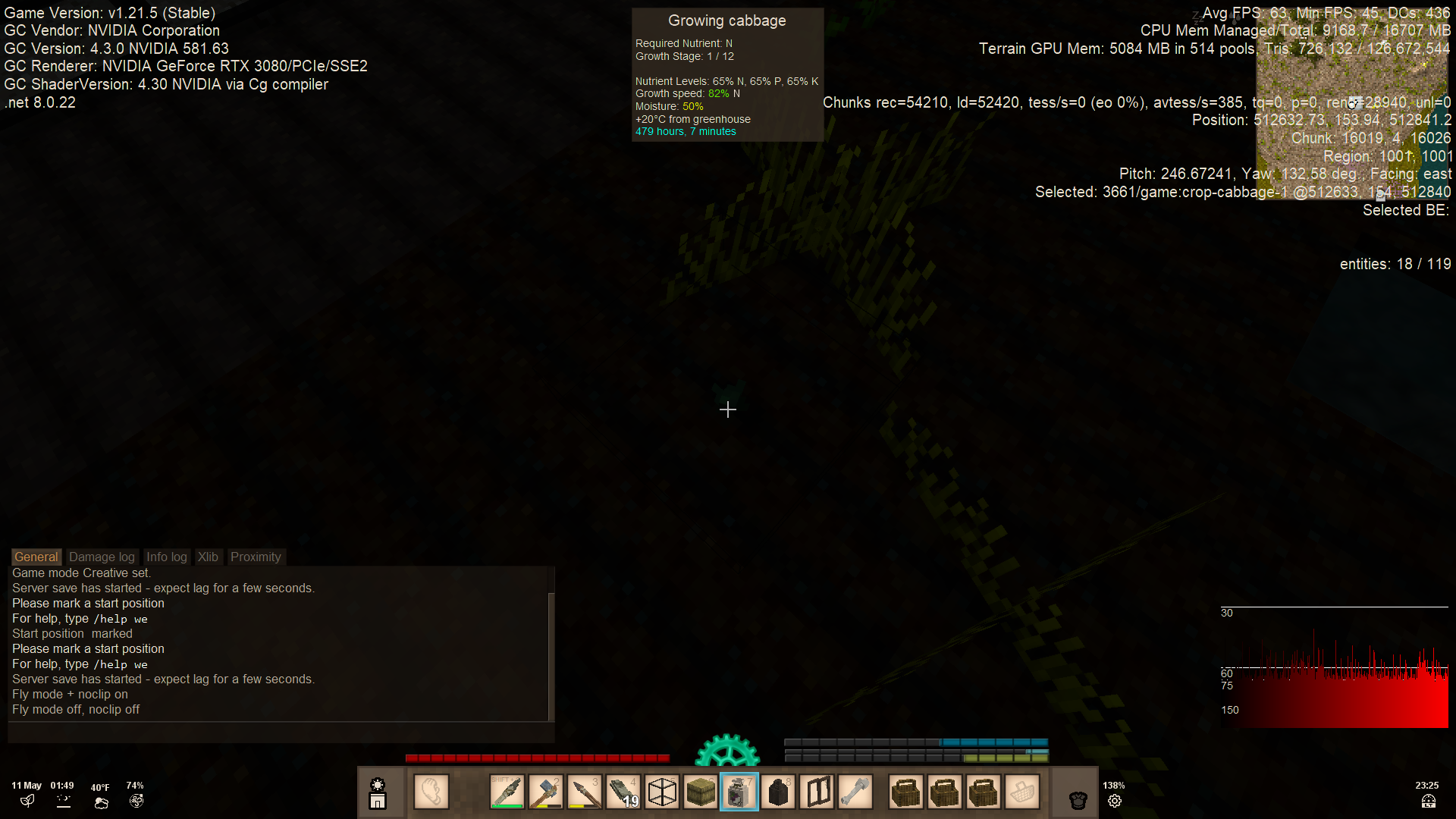Show the Info log tab

point(166,557)
